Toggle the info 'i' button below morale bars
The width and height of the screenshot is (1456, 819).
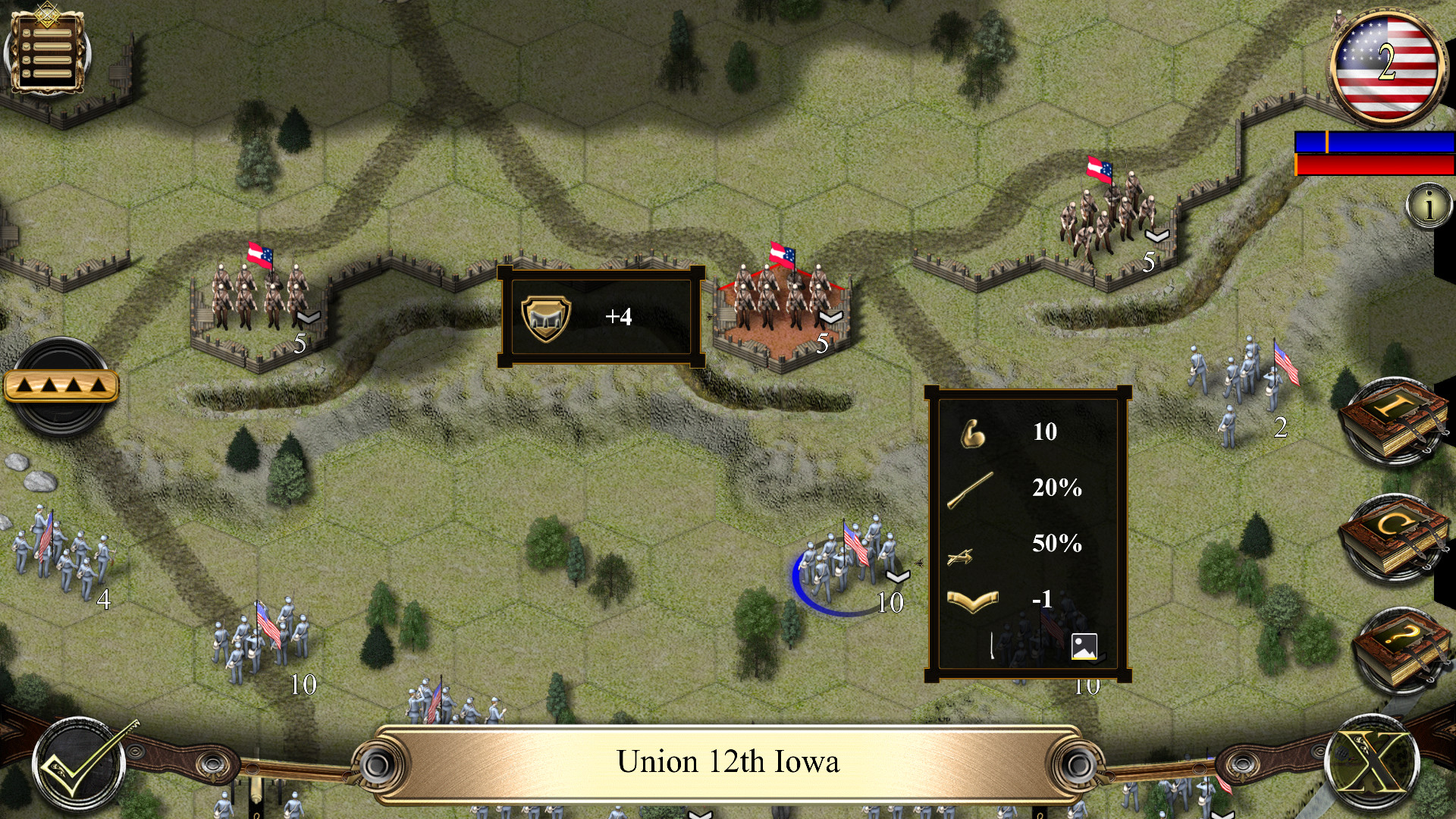tap(1430, 203)
